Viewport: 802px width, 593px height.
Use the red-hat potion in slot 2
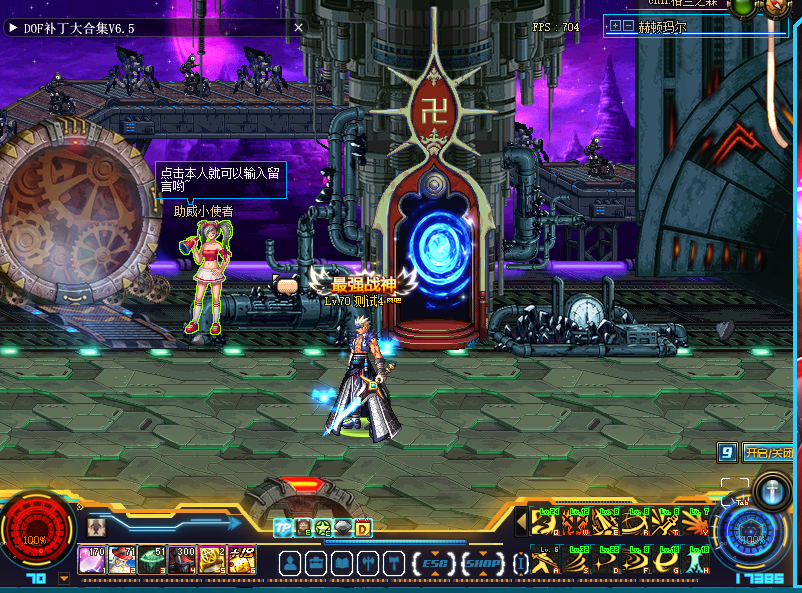[123, 559]
